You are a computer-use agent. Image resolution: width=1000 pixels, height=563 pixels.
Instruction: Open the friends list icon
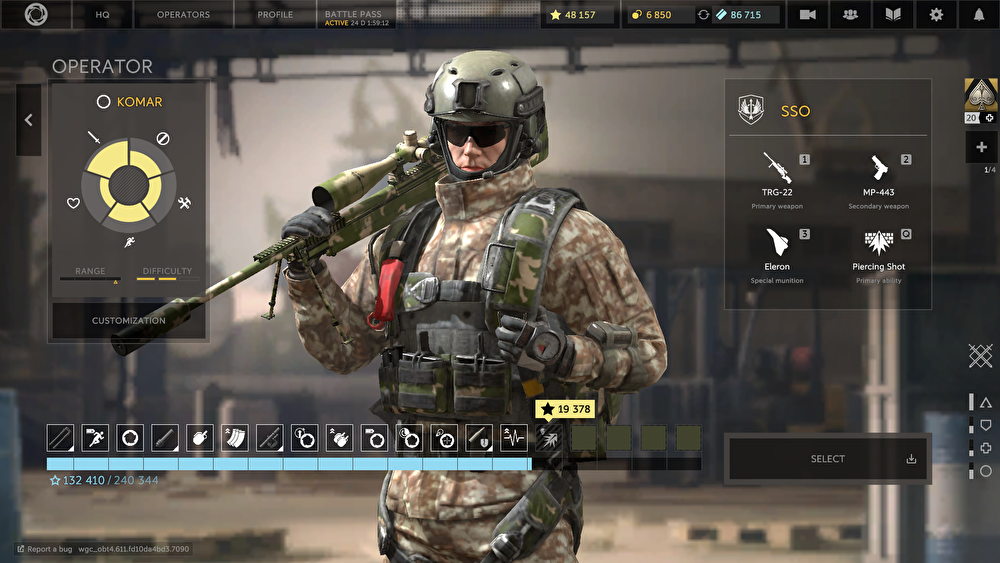850,15
